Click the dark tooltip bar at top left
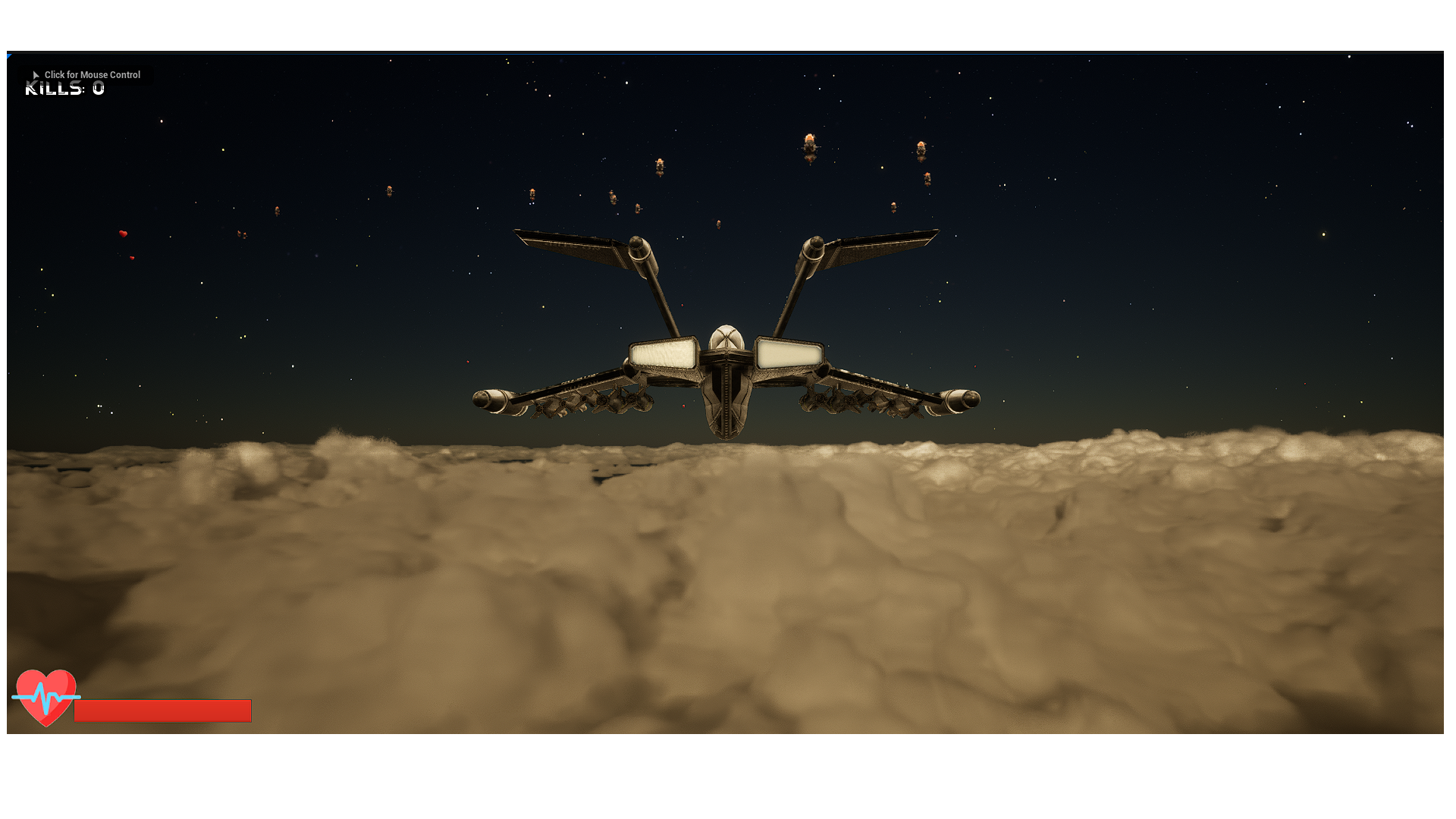 [83, 74]
